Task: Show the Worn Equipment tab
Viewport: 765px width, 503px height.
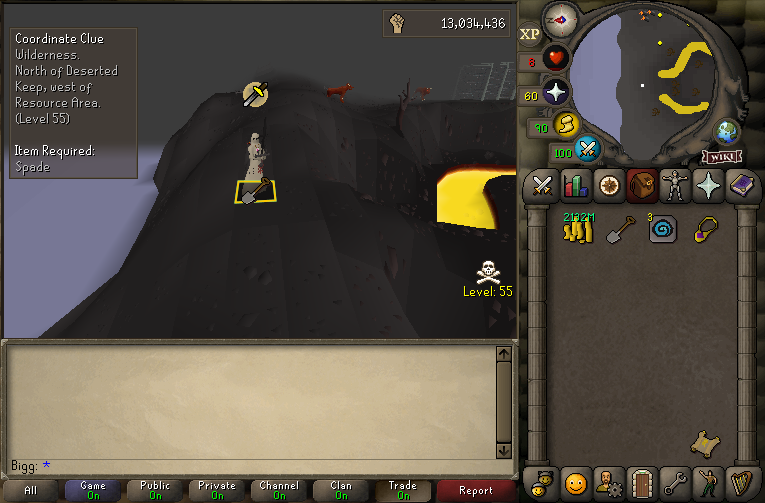Action: point(674,185)
